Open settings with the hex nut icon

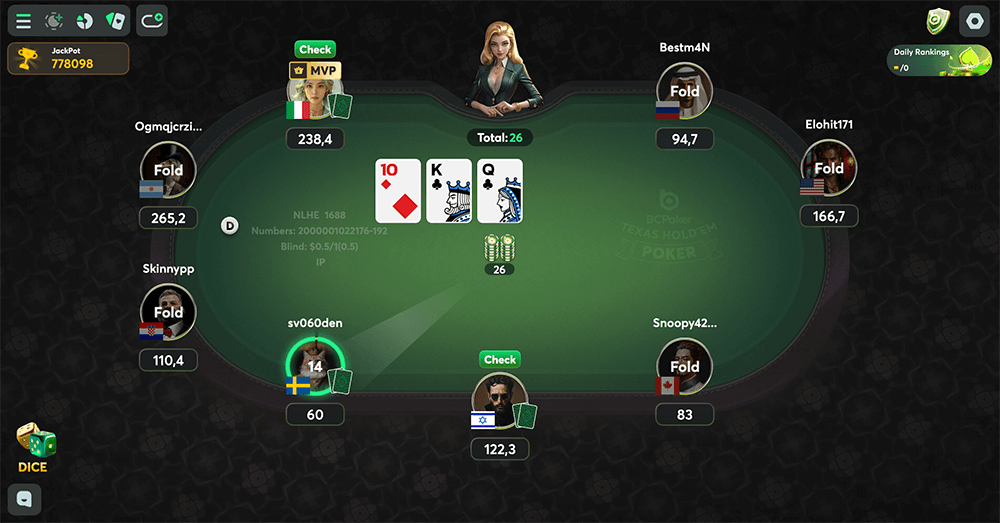[974, 20]
